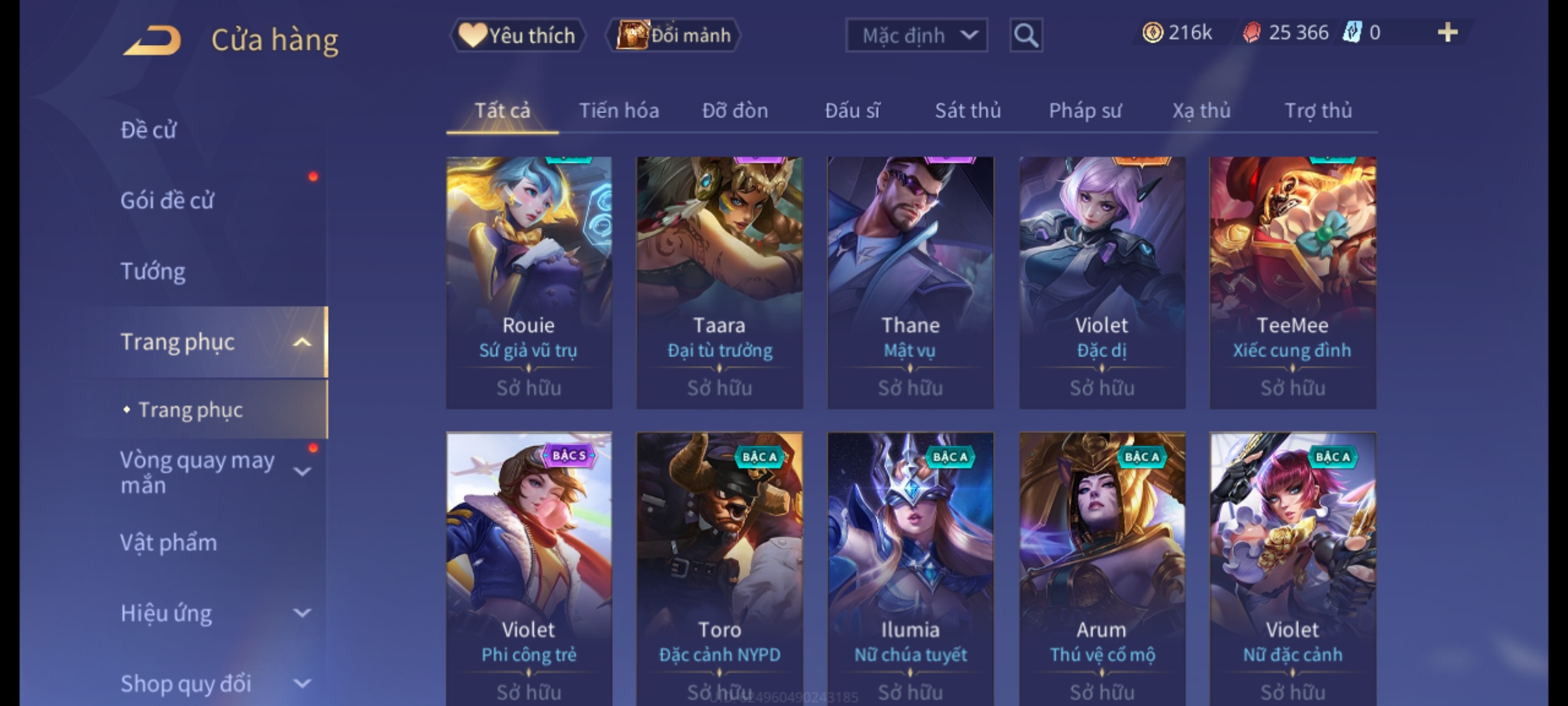This screenshot has height=706, width=1568.
Task: Go to the Tướng shop section
Action: pyautogui.click(x=154, y=271)
